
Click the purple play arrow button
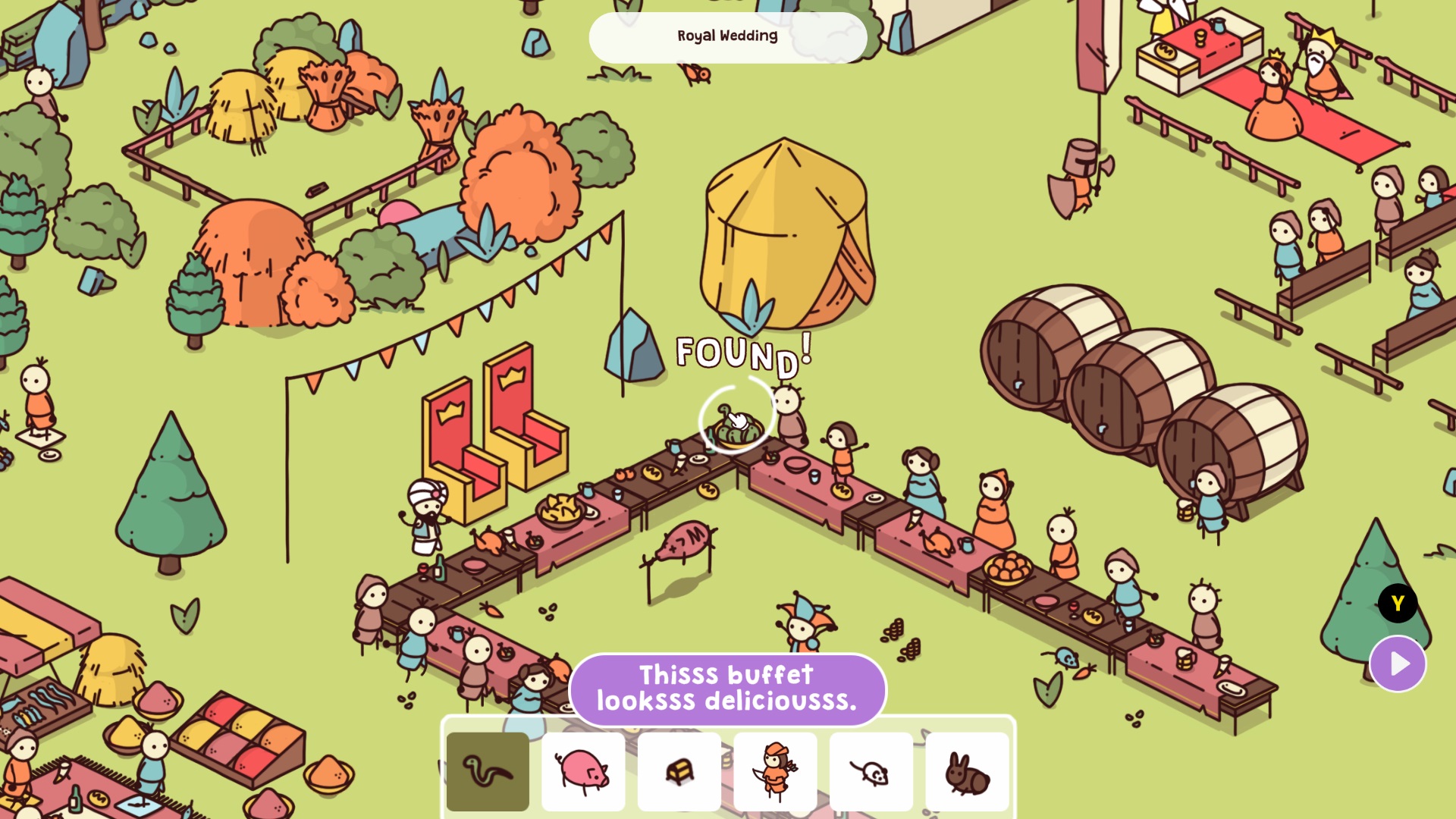tap(1398, 664)
